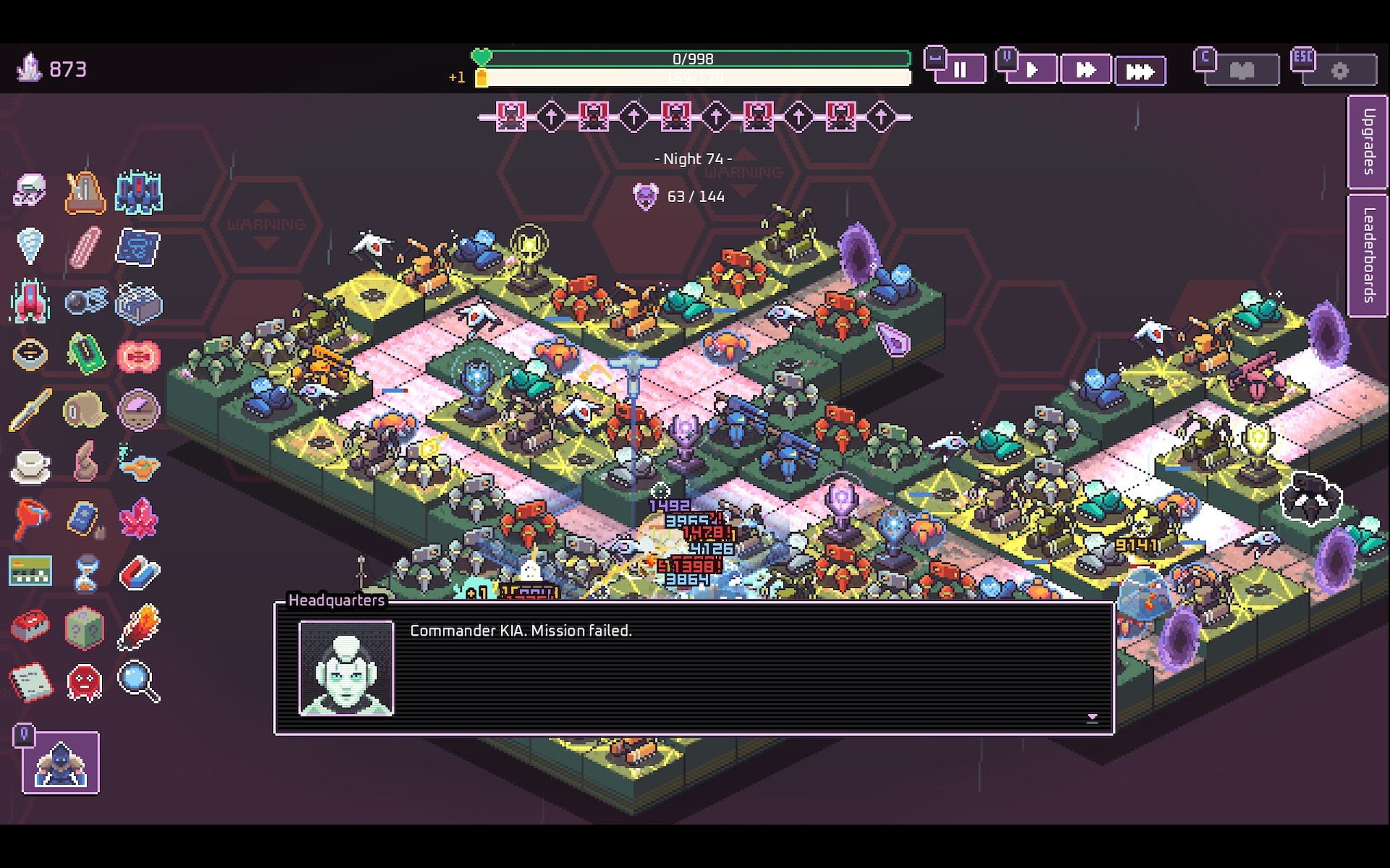
Task: Select the hooded commander portrait button
Action: [61, 762]
